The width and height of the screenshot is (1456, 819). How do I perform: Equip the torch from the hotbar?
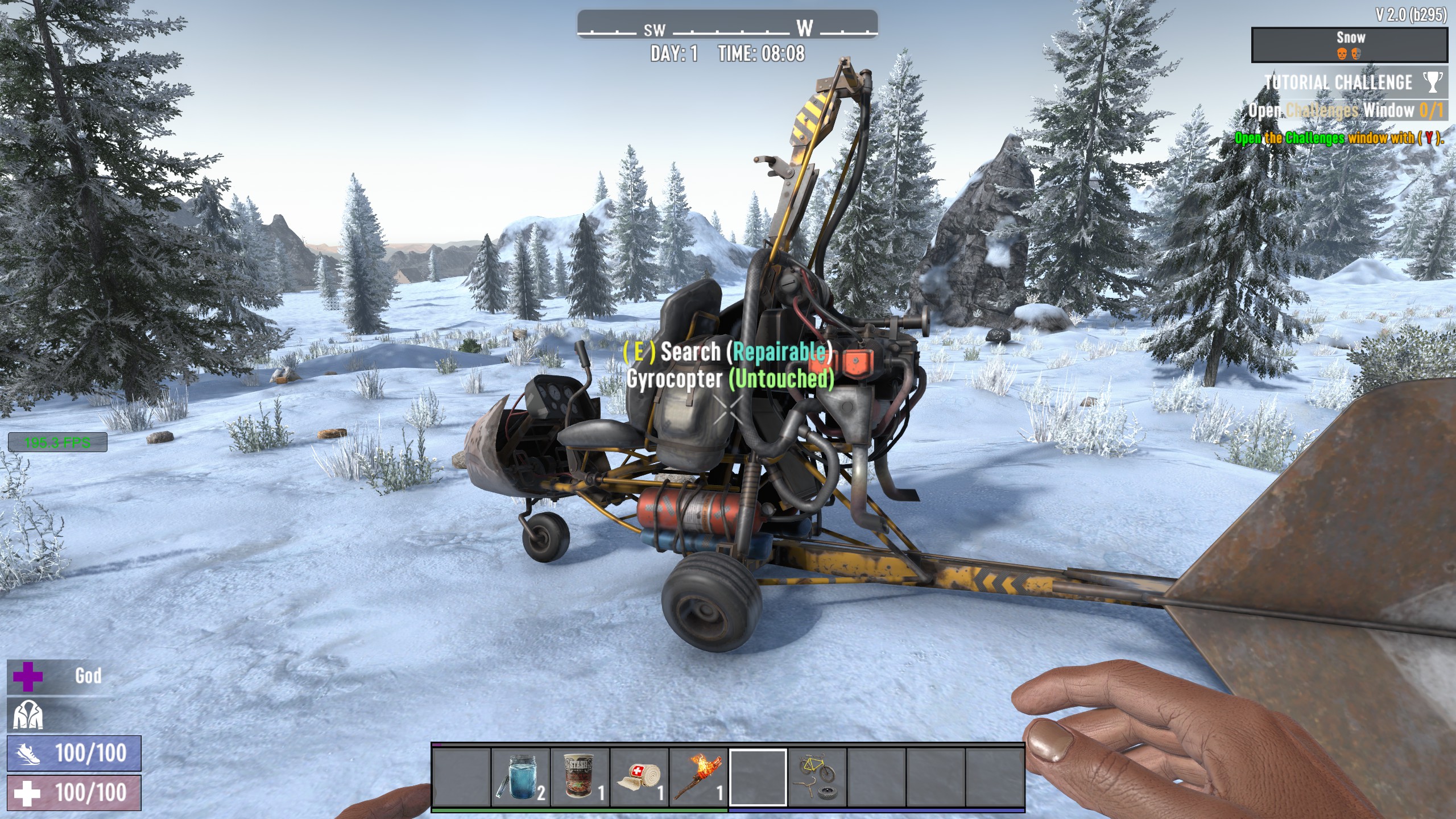click(x=698, y=776)
